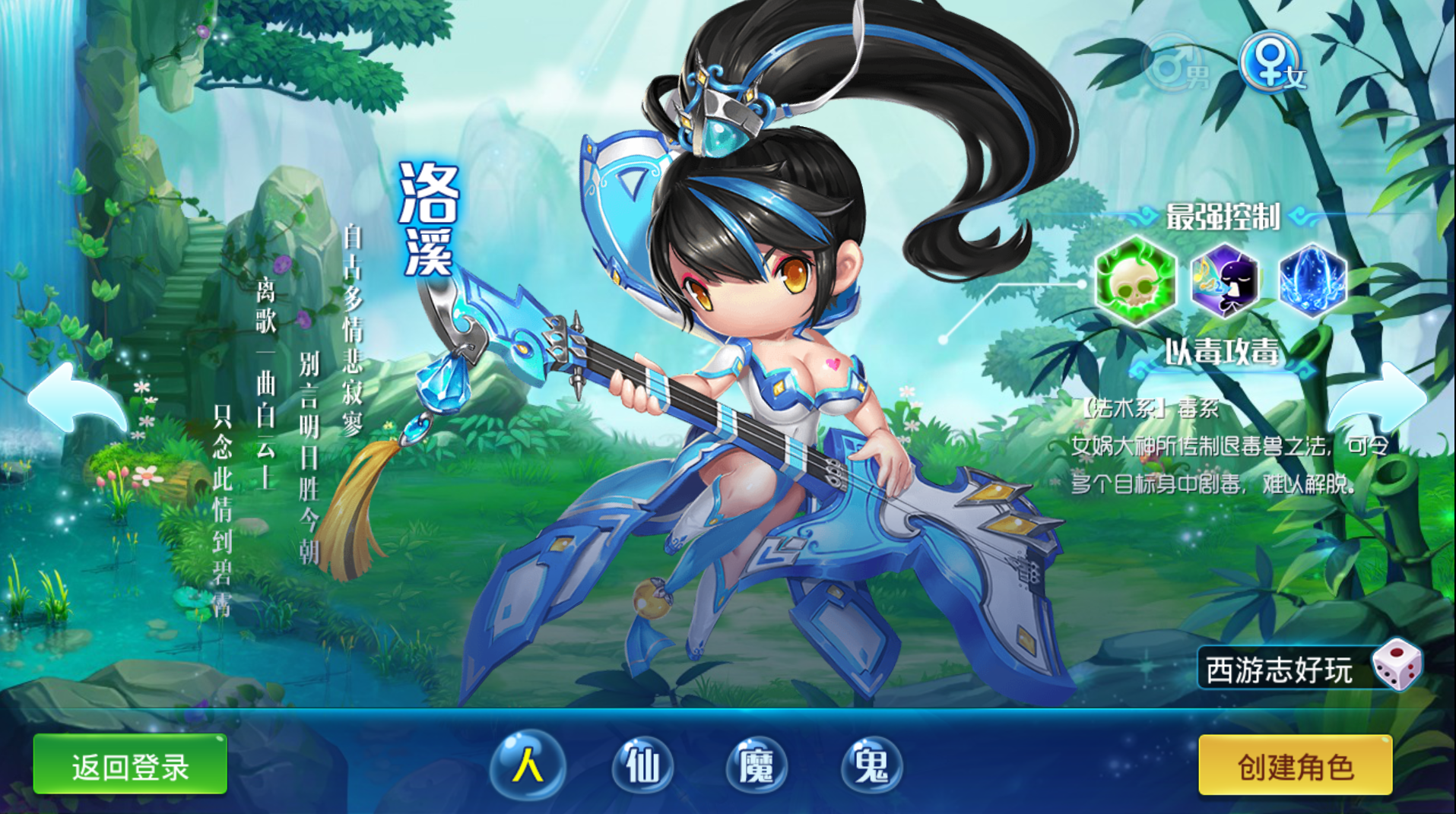The image size is (1456, 814).
Task: Switch to the 仙 (Immortal) race tab
Action: 644,765
